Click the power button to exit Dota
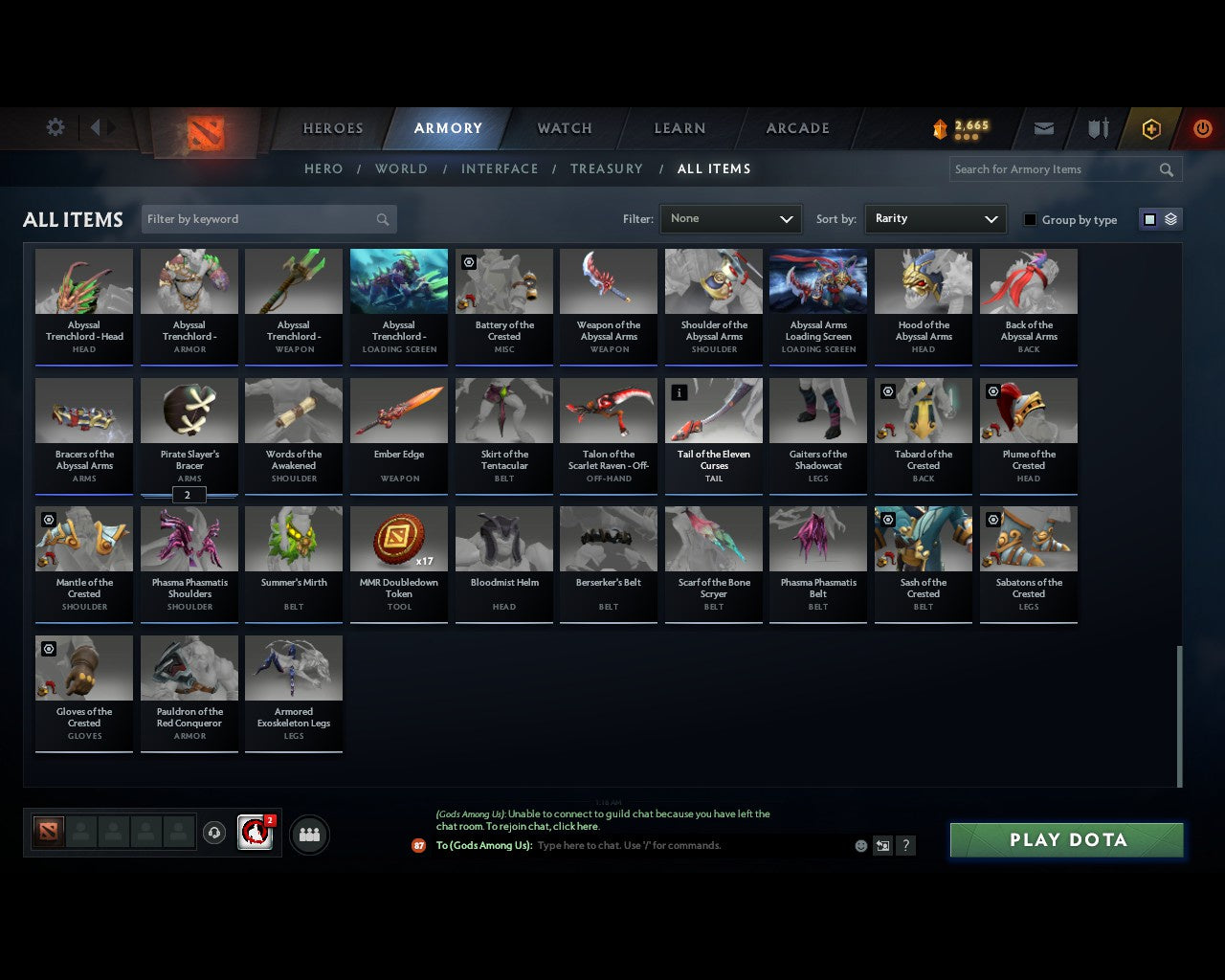Viewport: 1225px width, 980px height. click(1202, 128)
